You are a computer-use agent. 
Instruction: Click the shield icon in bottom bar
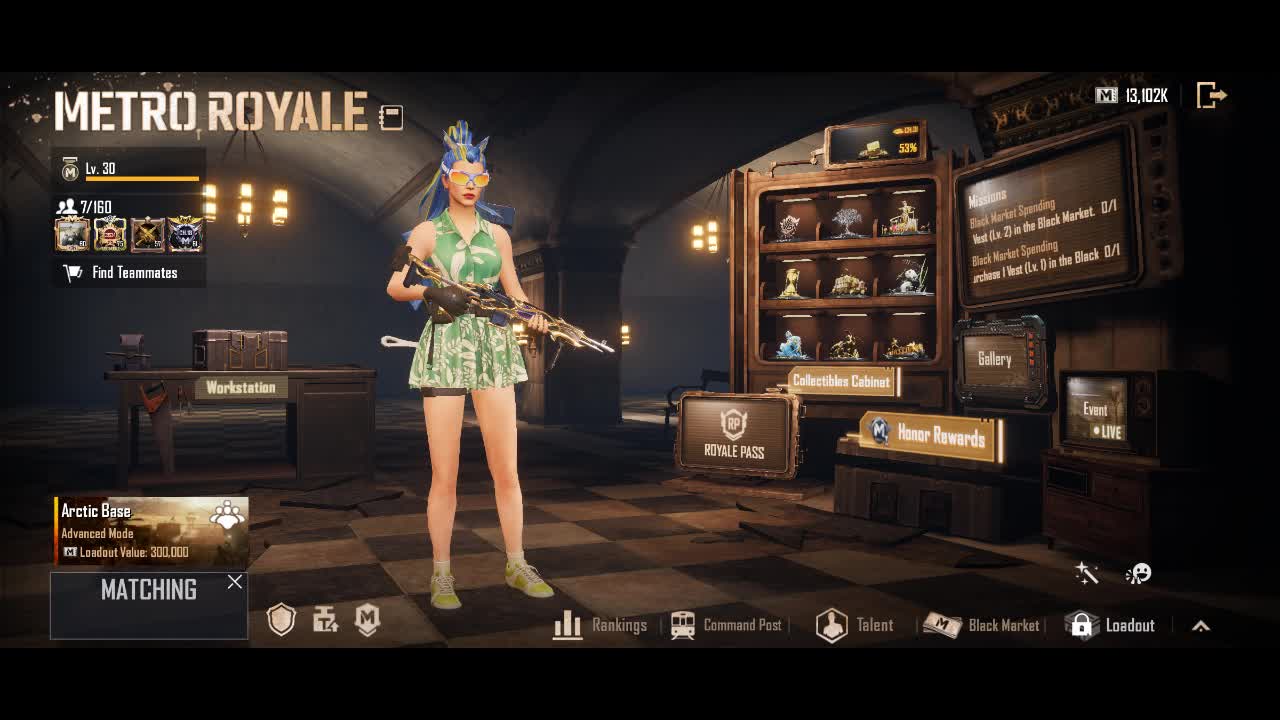(x=282, y=621)
